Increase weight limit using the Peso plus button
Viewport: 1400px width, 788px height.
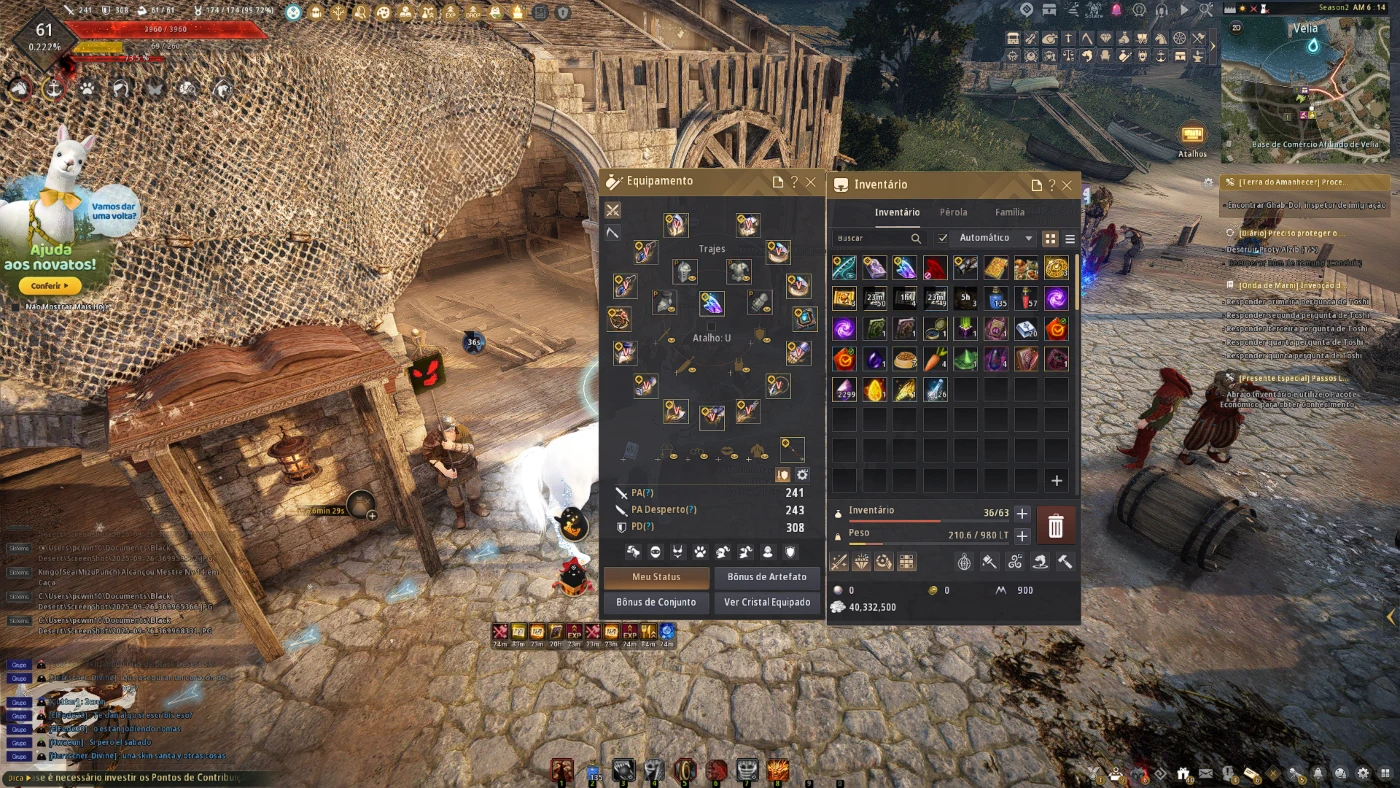point(1022,536)
